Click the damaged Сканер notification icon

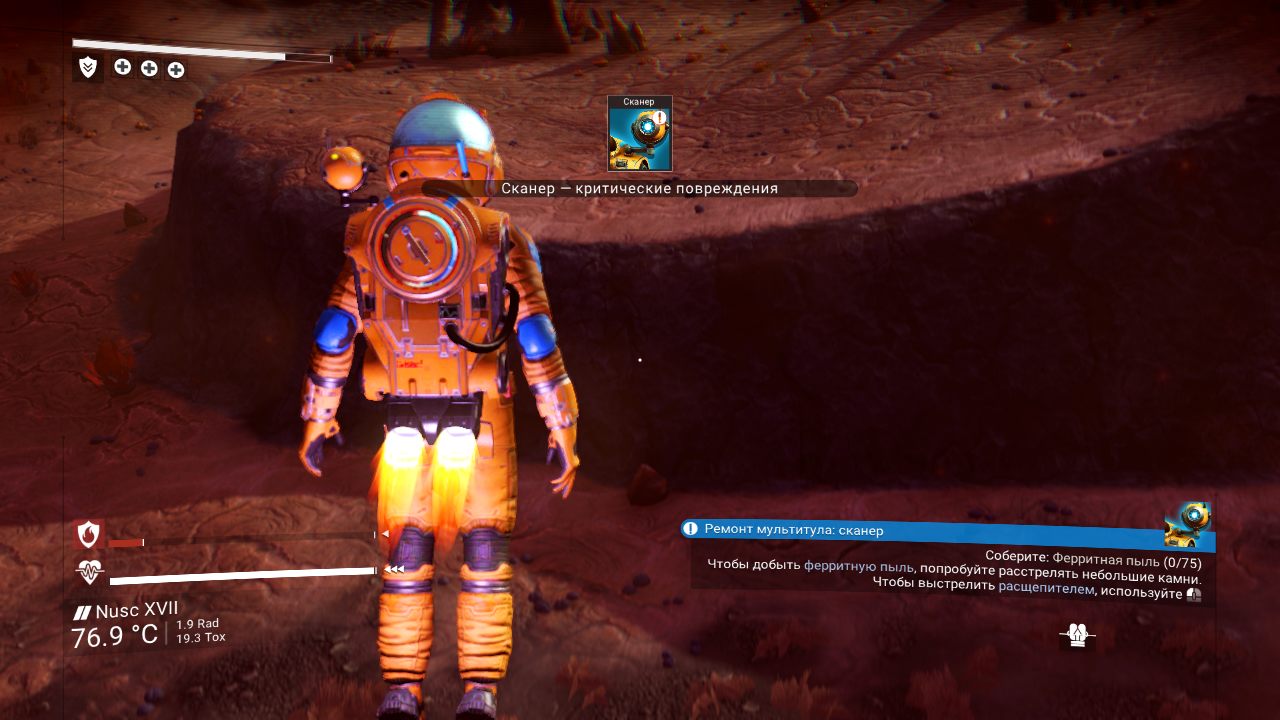[640, 134]
